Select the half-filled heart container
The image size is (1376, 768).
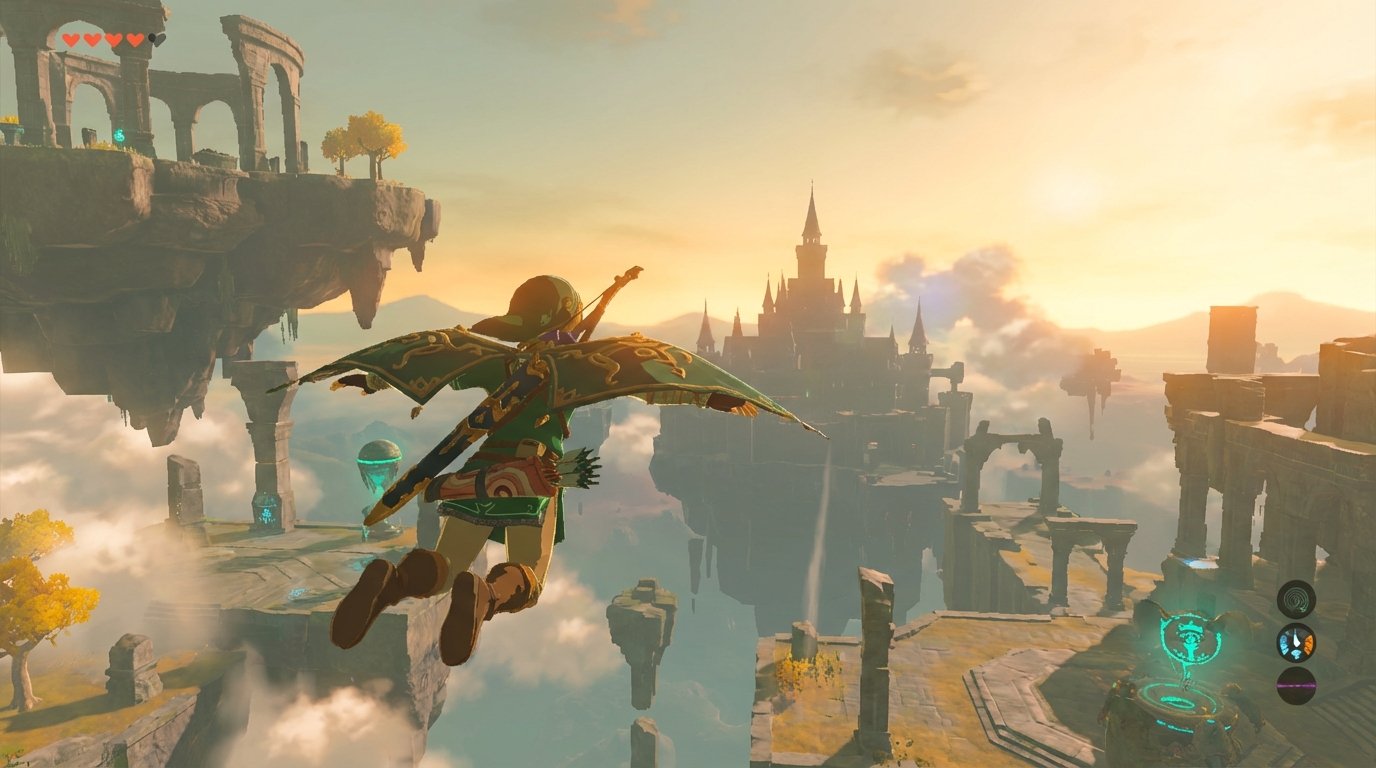(x=158, y=39)
